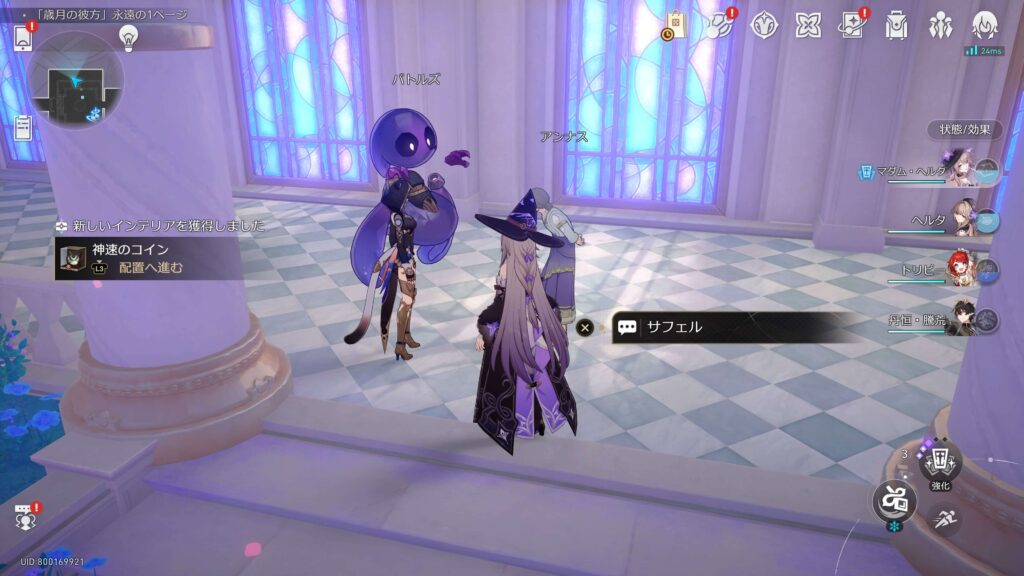Open the clipboard mission log icon
Viewport: 1024px width, 576px height.
23,127
